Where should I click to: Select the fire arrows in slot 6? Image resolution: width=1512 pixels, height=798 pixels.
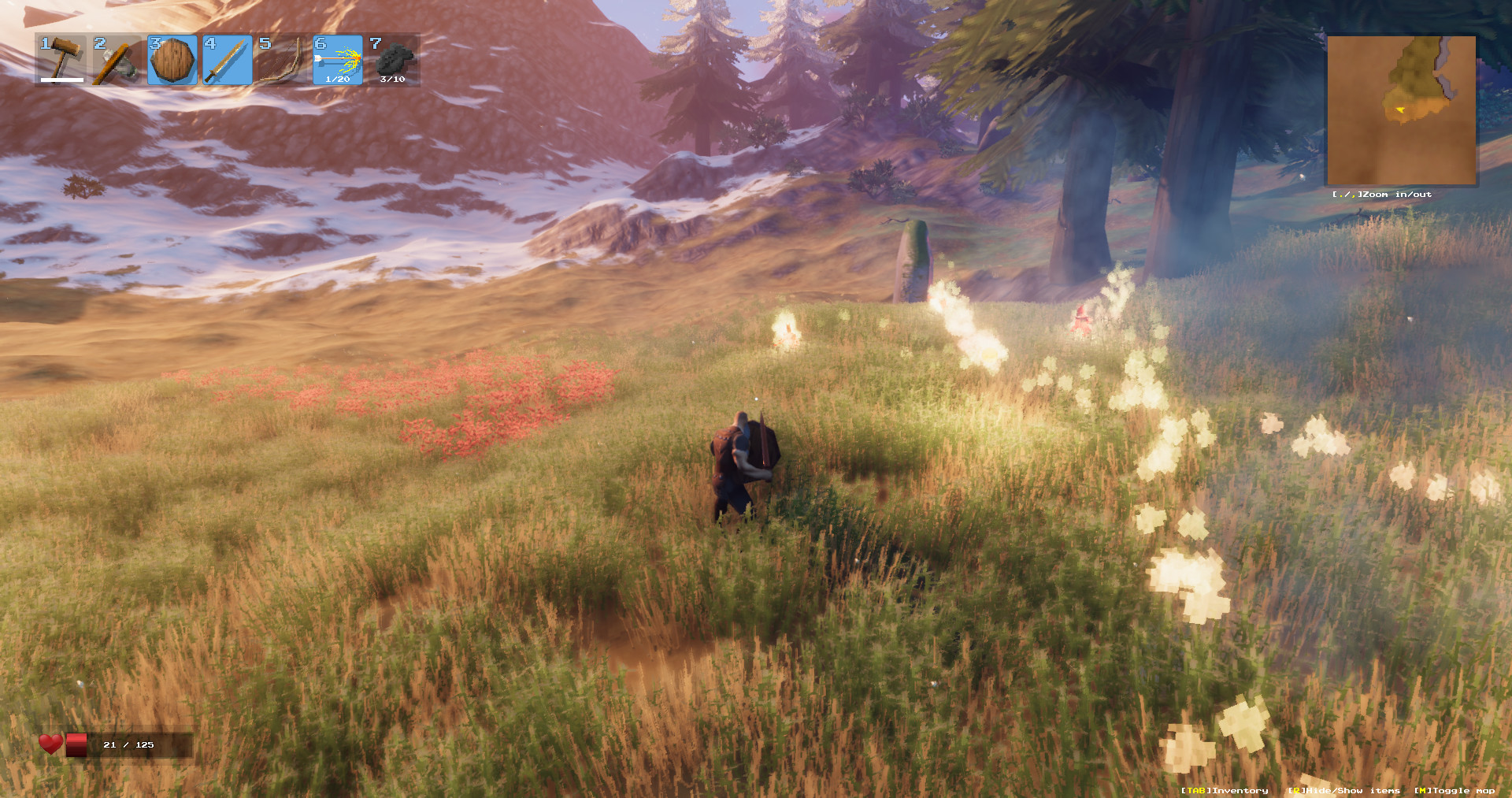(336, 58)
